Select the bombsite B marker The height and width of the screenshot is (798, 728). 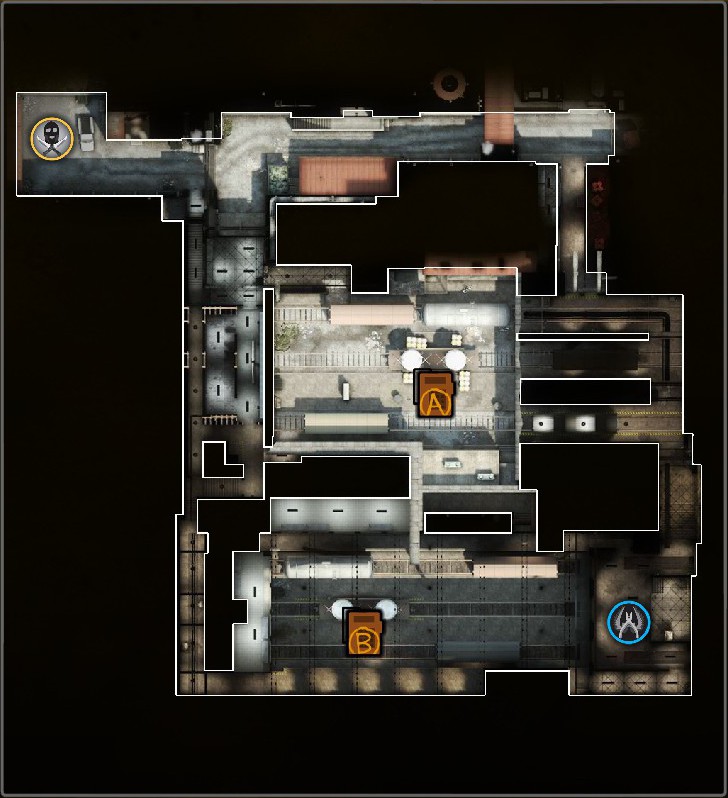364,633
